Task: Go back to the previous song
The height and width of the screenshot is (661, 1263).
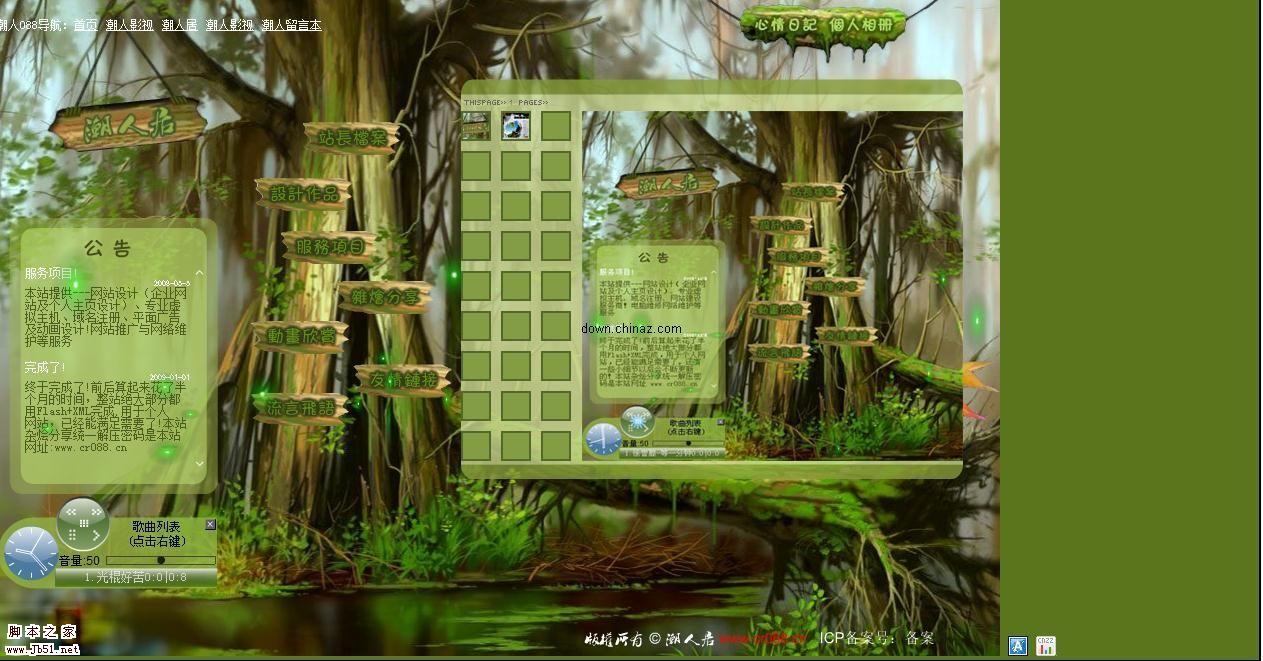Action: tap(71, 512)
